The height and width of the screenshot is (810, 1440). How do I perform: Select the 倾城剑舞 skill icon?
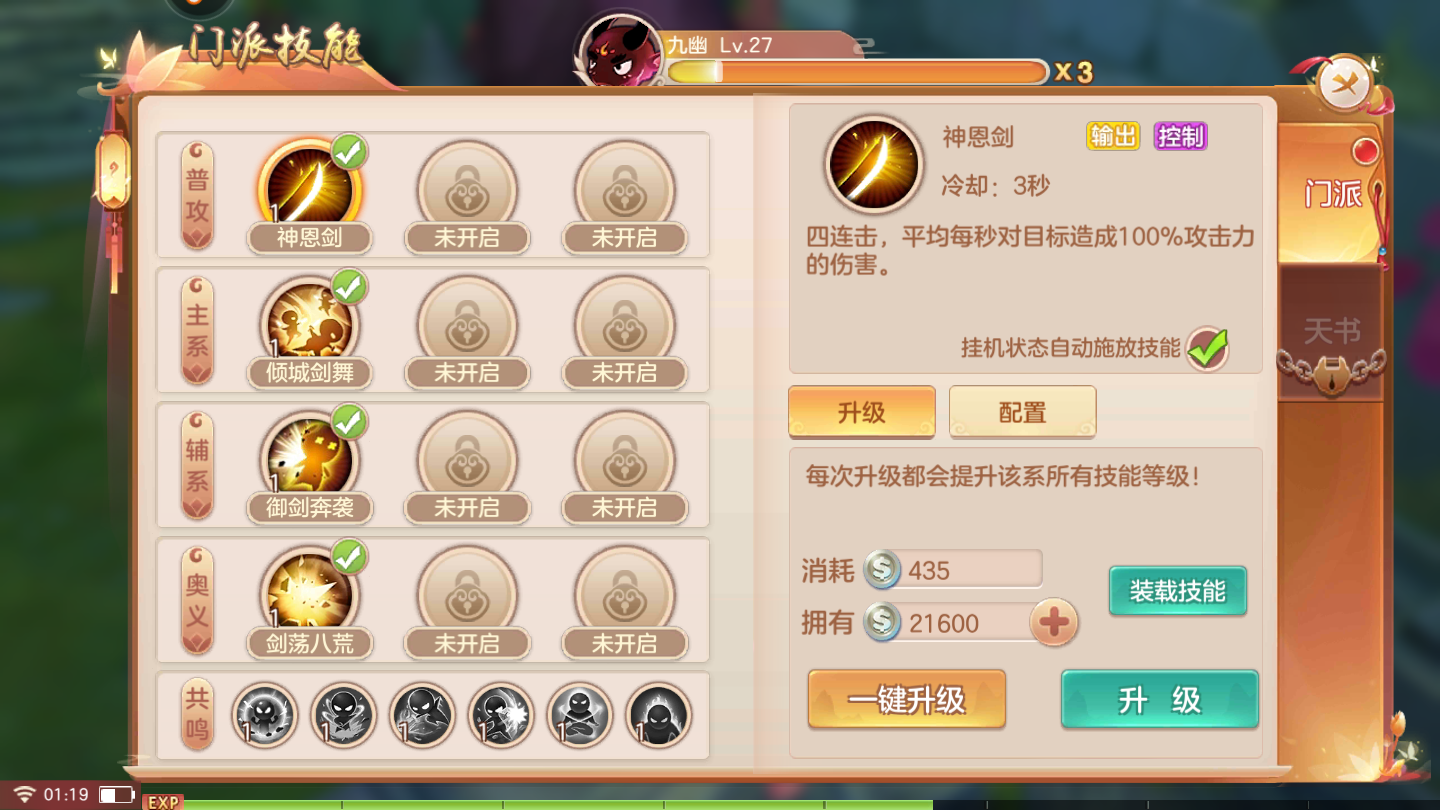click(x=310, y=322)
